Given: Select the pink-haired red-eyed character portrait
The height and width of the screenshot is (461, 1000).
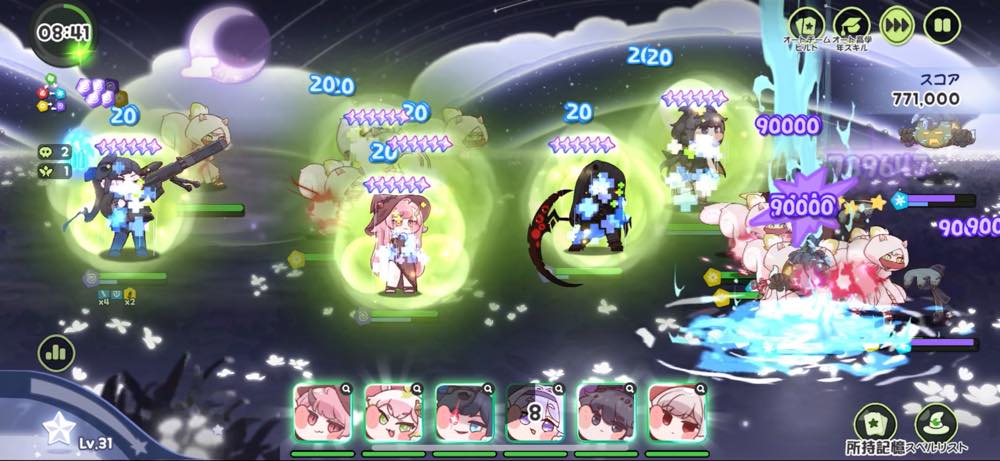Looking at the screenshot, I should (322, 413).
